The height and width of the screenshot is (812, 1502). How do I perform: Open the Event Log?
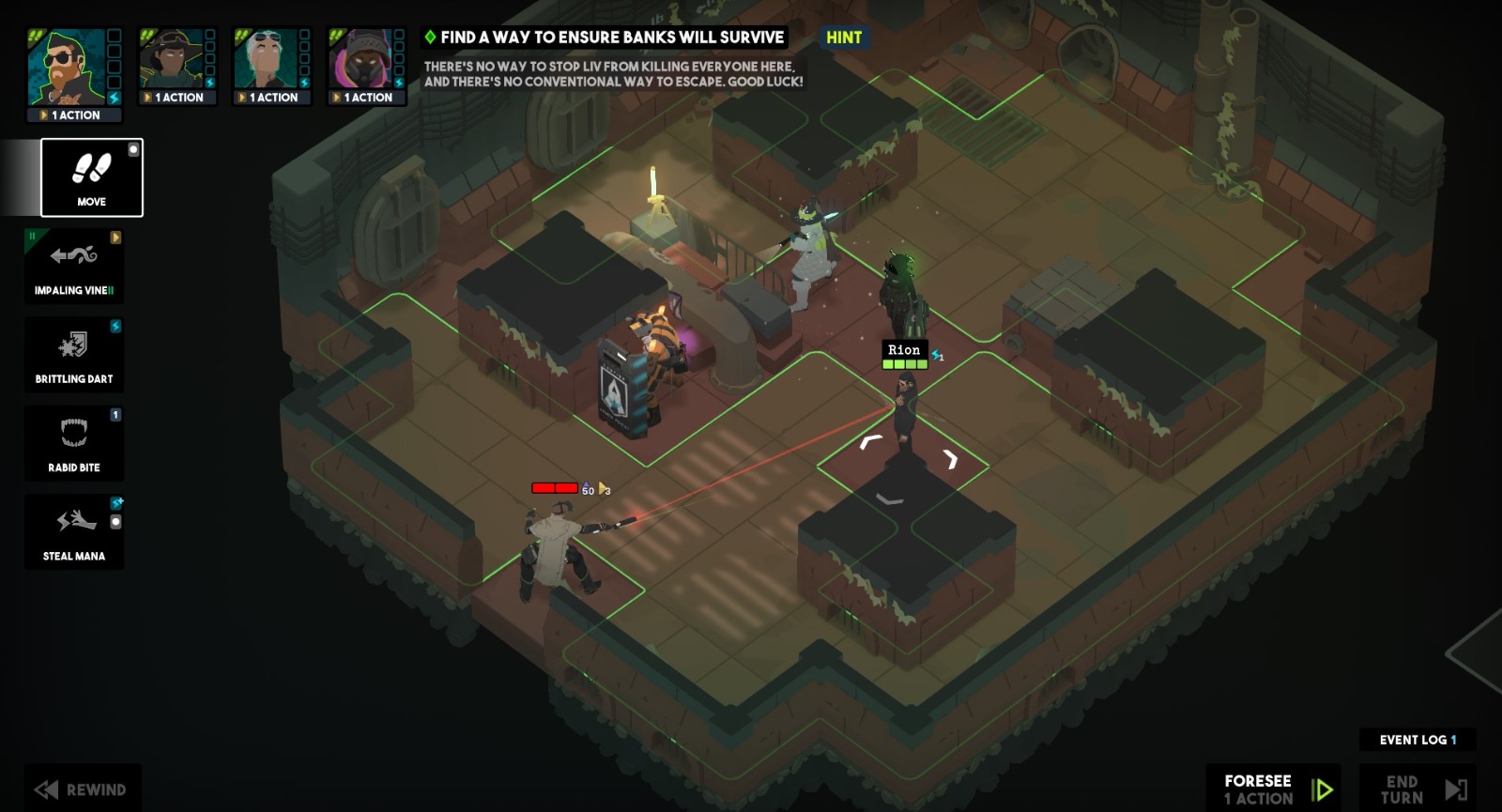(1417, 741)
